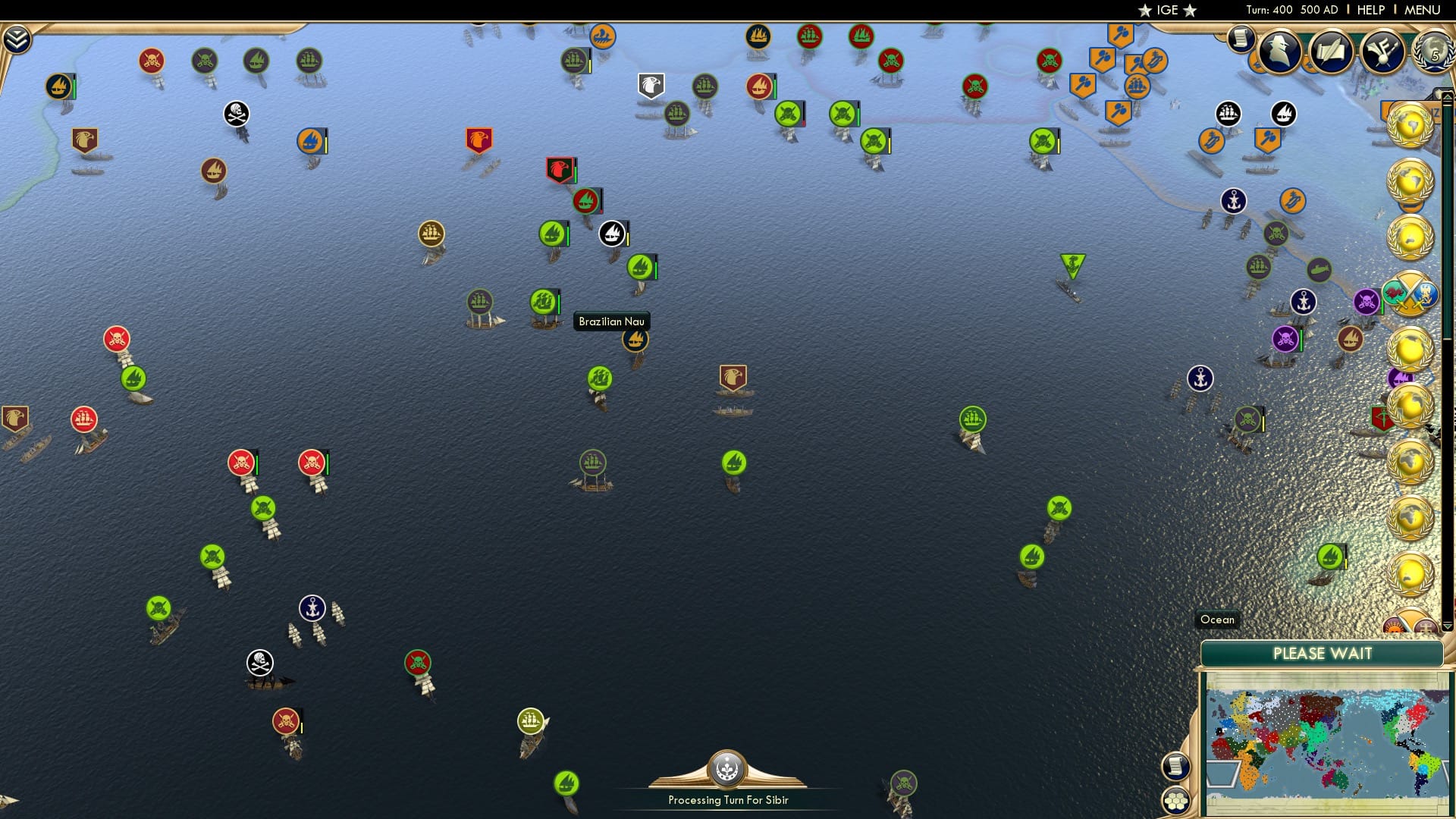Open the notification log scroll beside the minimap

tap(1175, 767)
